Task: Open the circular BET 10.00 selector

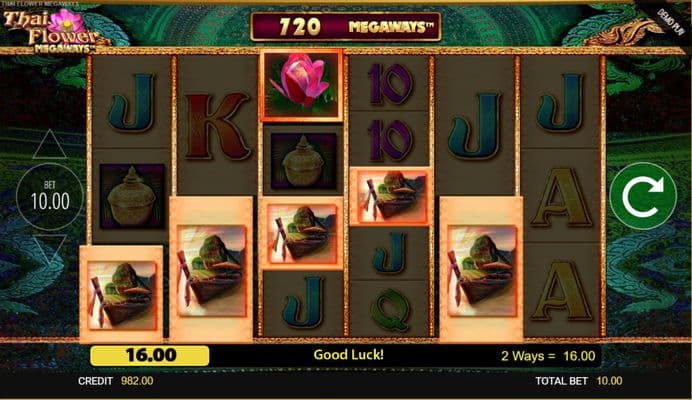Action: point(49,198)
